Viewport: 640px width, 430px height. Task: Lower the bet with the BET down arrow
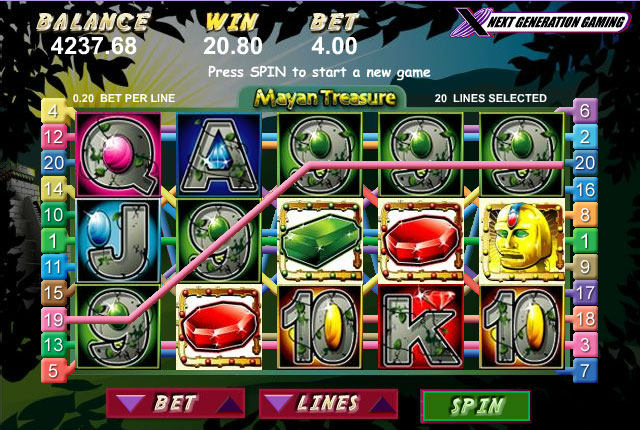point(127,404)
